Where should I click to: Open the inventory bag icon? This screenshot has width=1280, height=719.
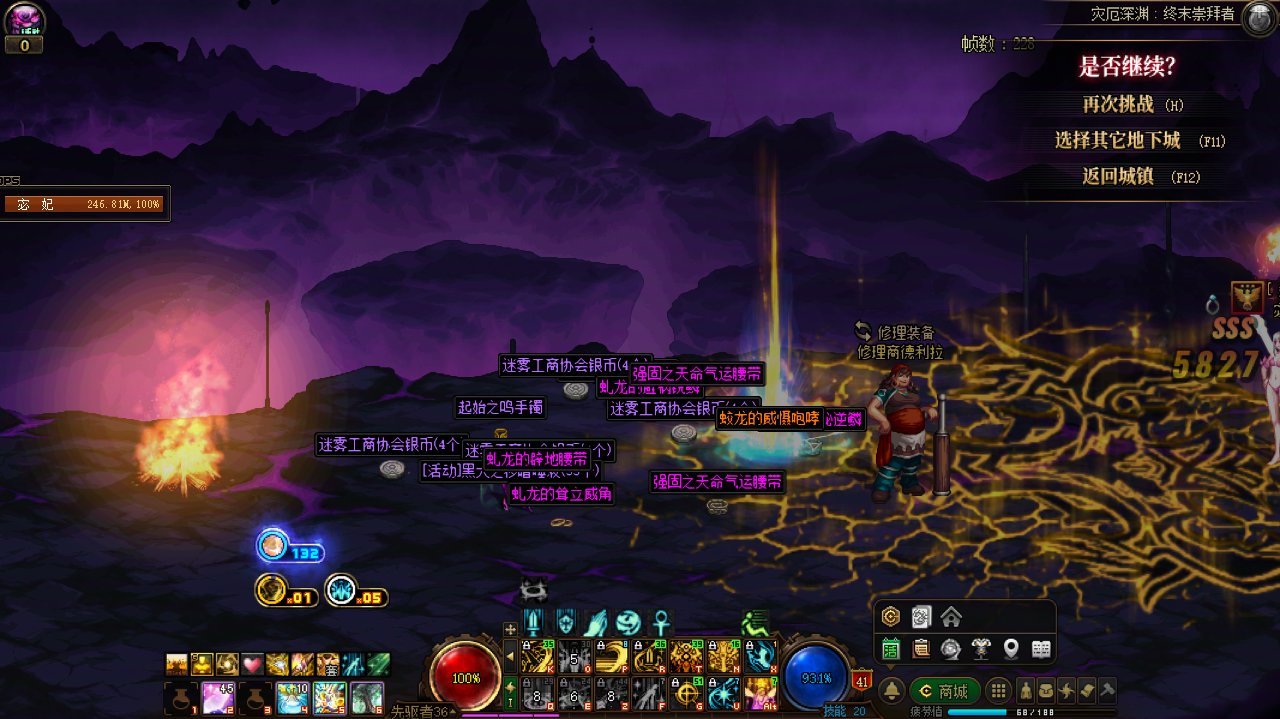tap(1046, 691)
